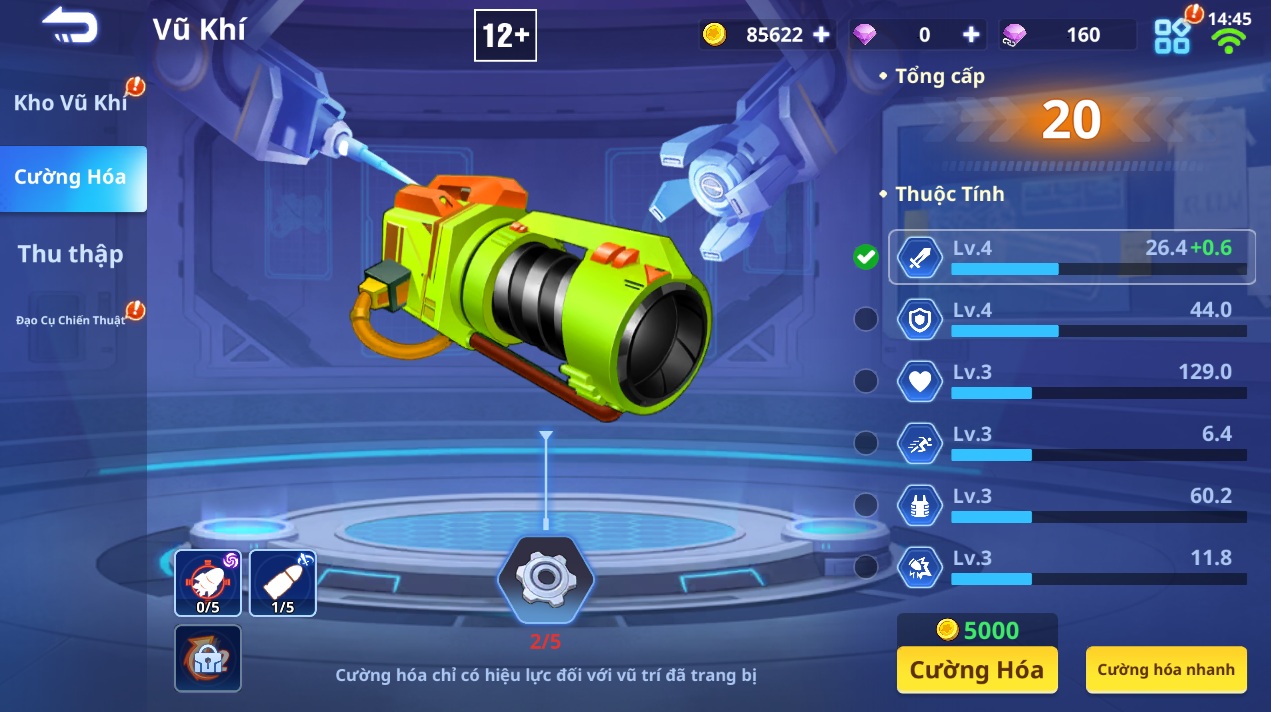Open the locked slot with padlock
Viewport: 1271px width, 712px height.
coord(208,658)
